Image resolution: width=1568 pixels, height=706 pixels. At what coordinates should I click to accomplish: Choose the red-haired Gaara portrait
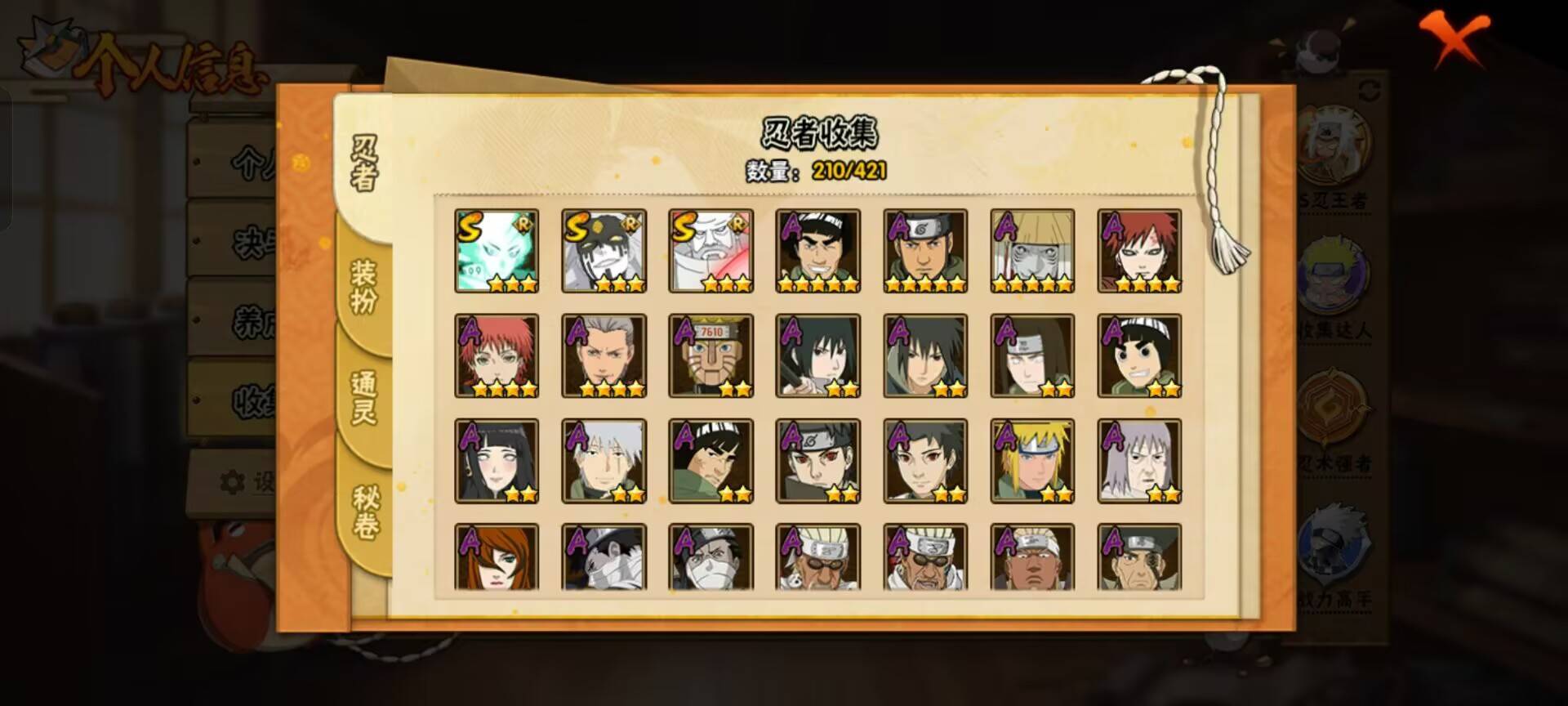point(1139,251)
